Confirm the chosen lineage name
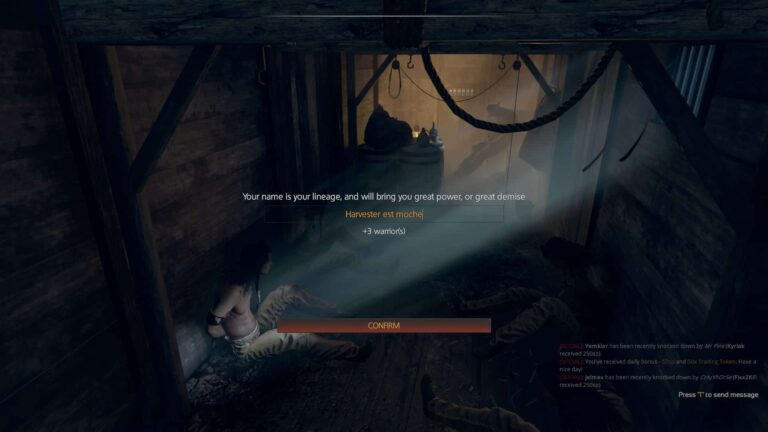This screenshot has width=768, height=432. pos(384,326)
